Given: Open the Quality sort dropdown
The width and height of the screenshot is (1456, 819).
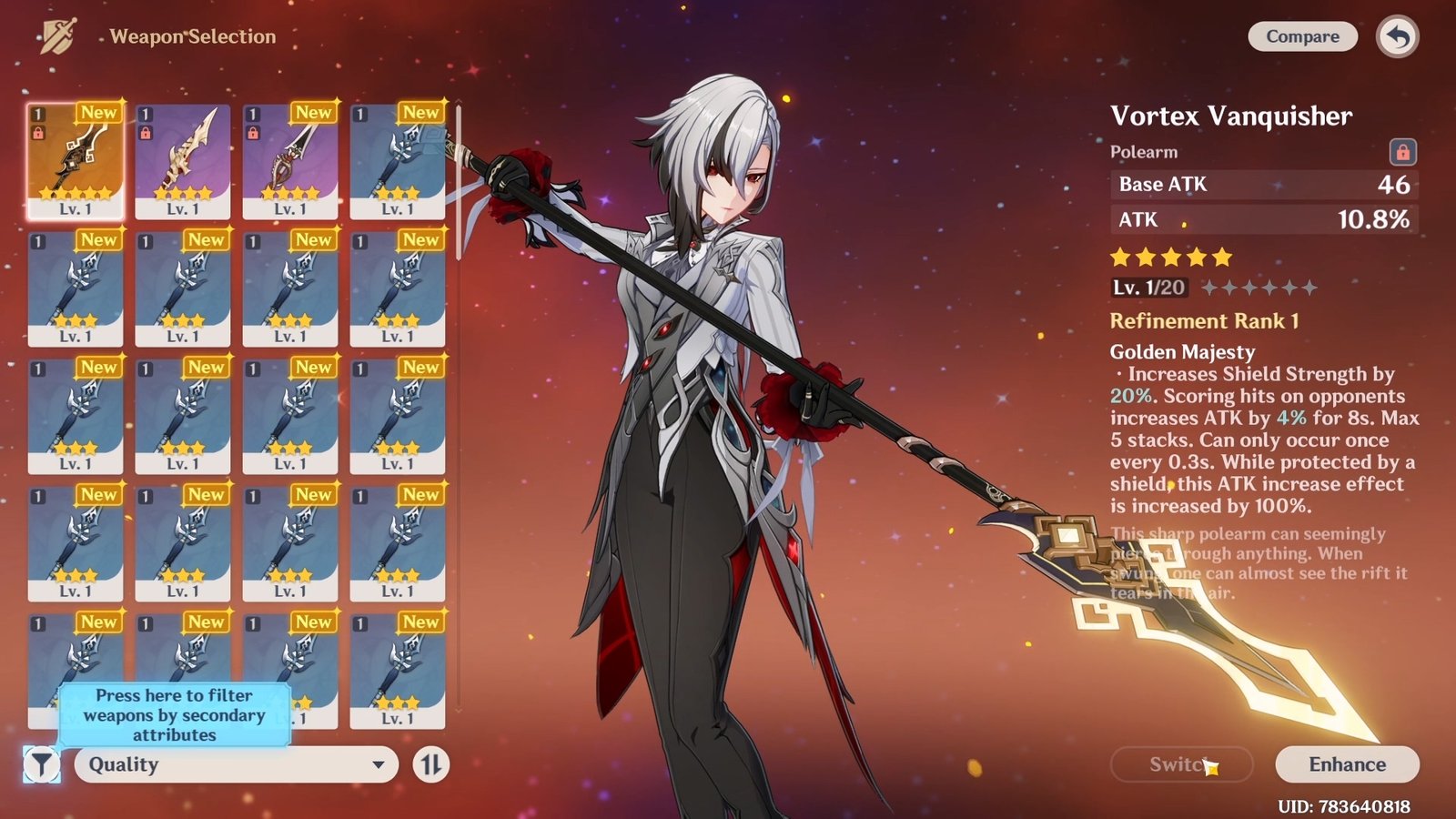Looking at the screenshot, I should pos(237,764).
